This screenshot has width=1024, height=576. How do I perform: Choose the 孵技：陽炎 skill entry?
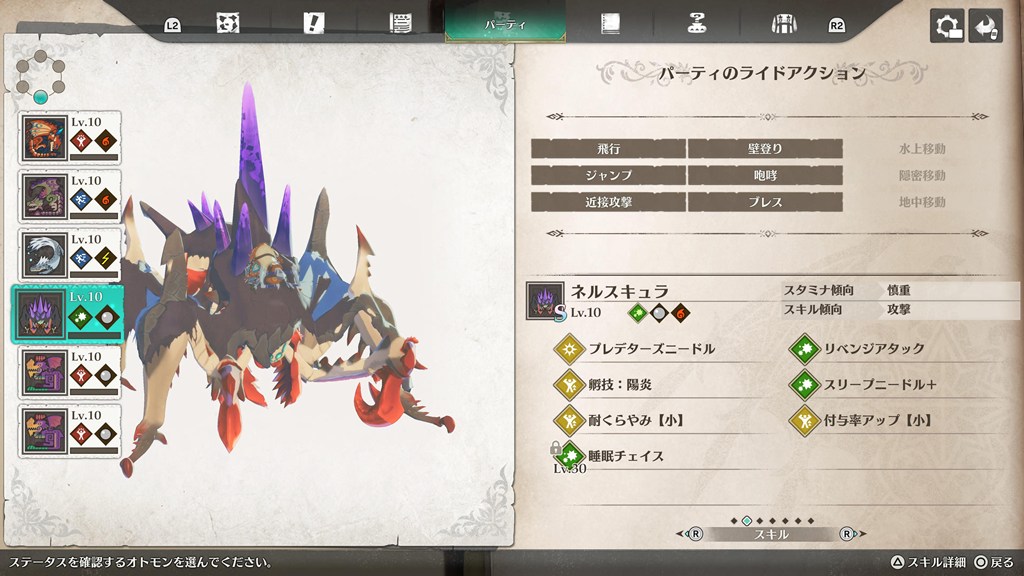(620, 384)
